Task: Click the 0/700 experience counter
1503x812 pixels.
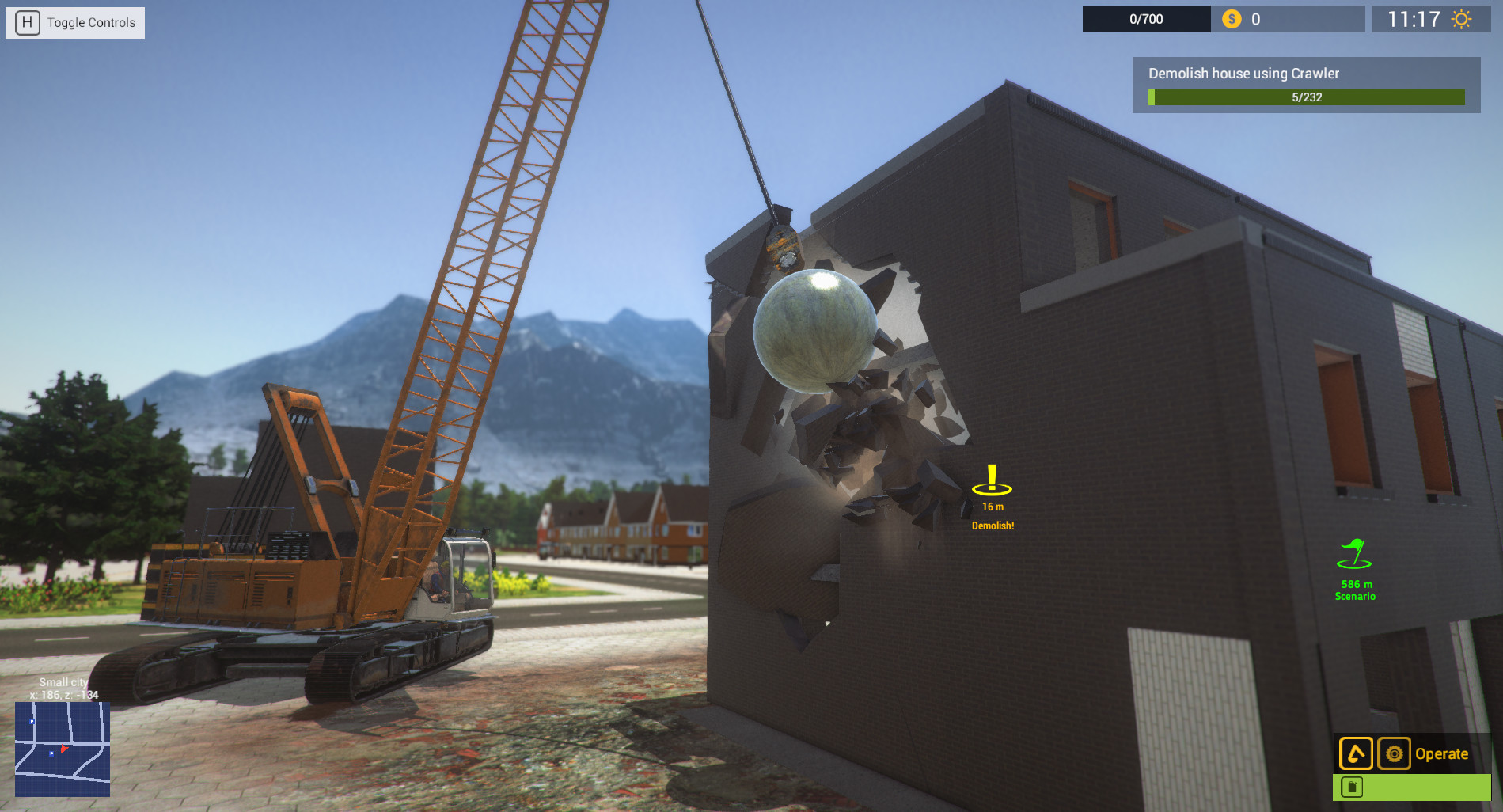Action: 1145,19
